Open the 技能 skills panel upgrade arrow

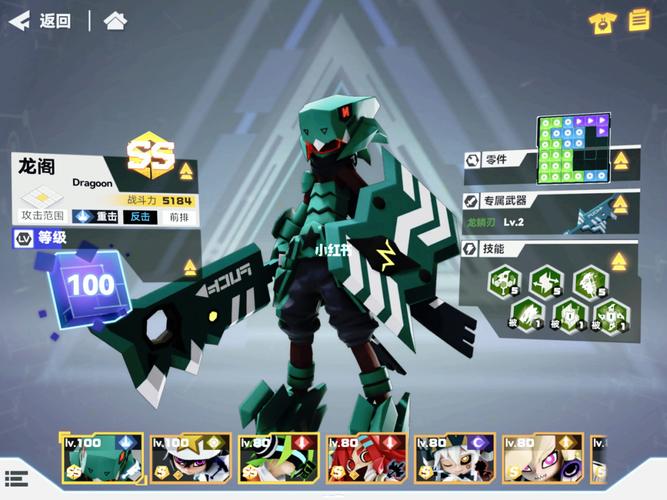click(619, 261)
